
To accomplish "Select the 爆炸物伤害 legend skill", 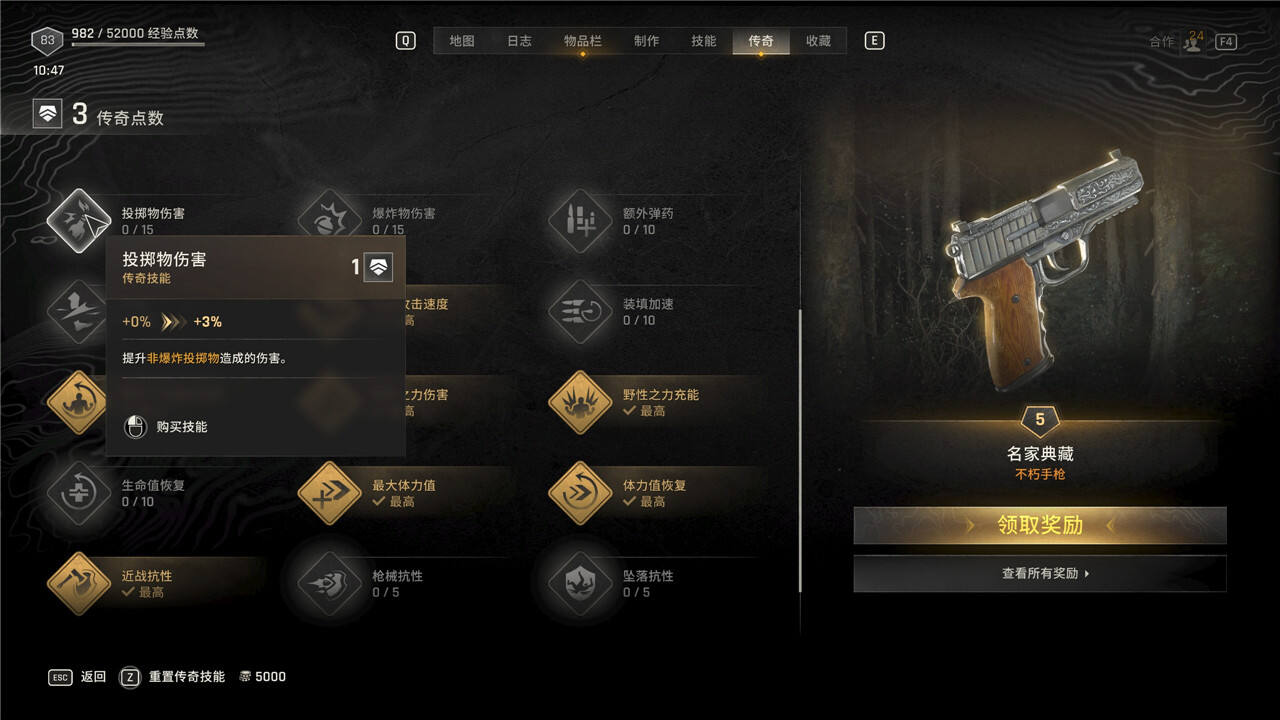I will click(x=330, y=221).
